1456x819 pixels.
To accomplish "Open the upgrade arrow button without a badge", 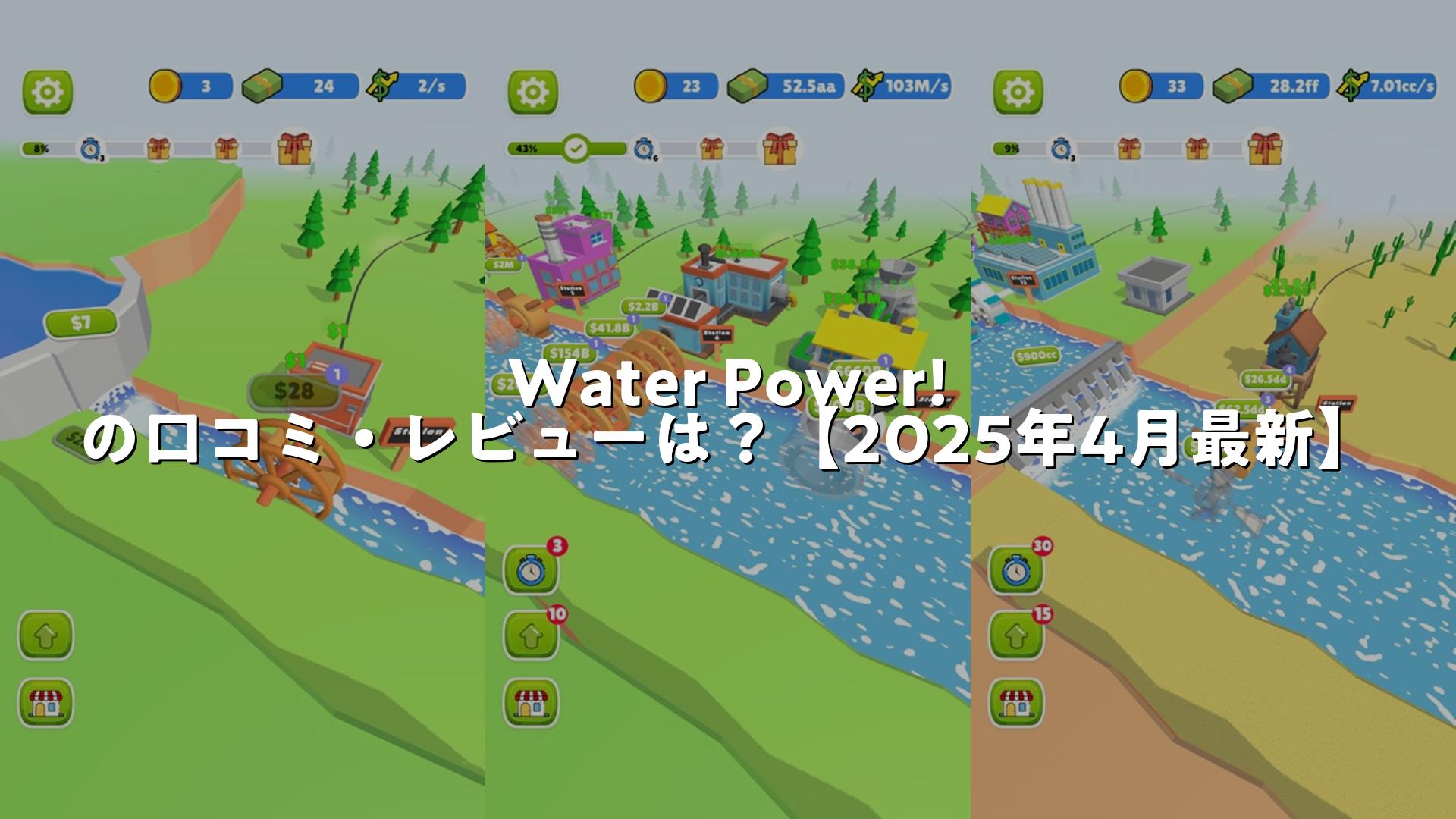I will coord(45,635).
